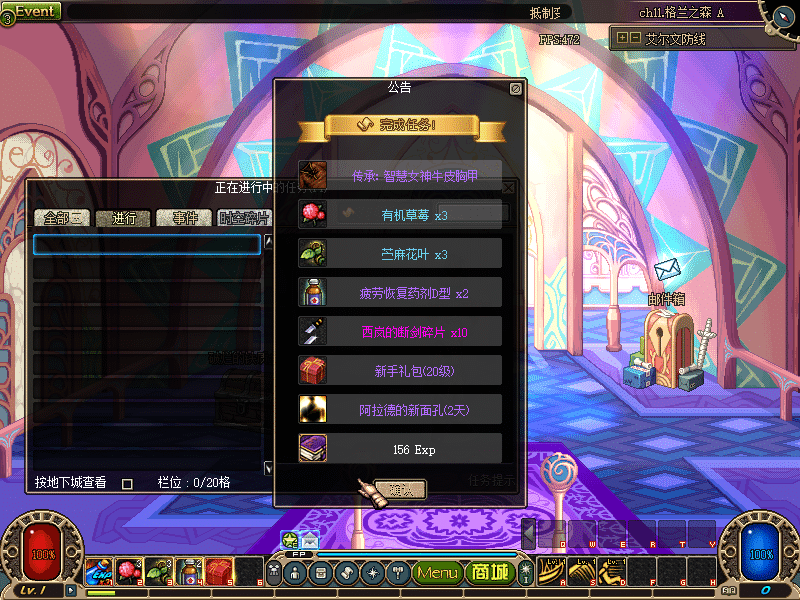The width and height of the screenshot is (800, 600).
Task: Click the 有机草莓 x3 reward row
Action: pyautogui.click(x=400, y=215)
